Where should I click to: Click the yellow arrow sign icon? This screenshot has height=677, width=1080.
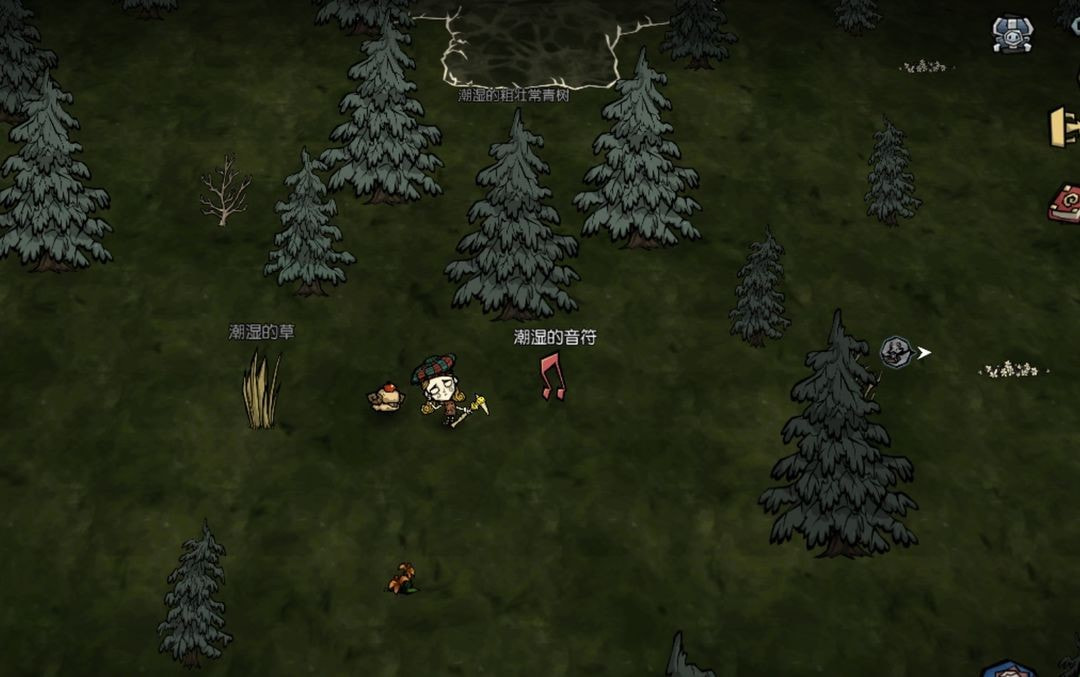click(x=1064, y=127)
